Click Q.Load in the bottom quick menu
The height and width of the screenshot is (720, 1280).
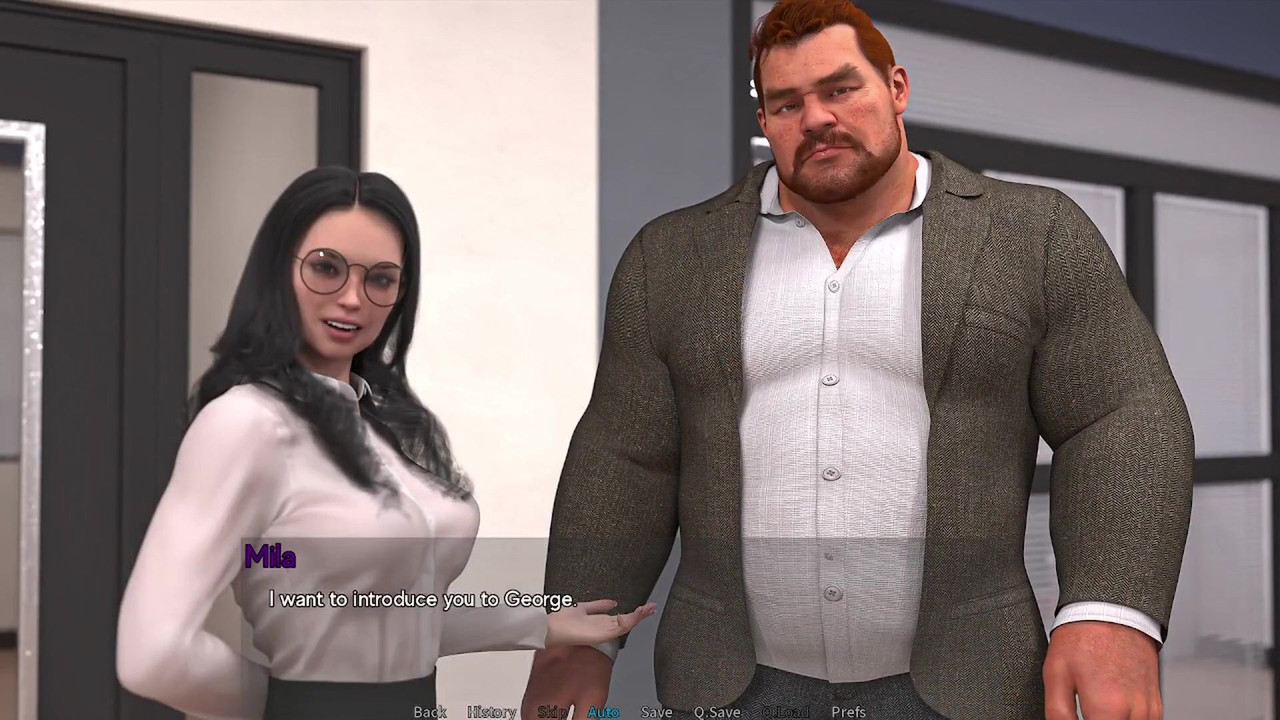pos(785,711)
